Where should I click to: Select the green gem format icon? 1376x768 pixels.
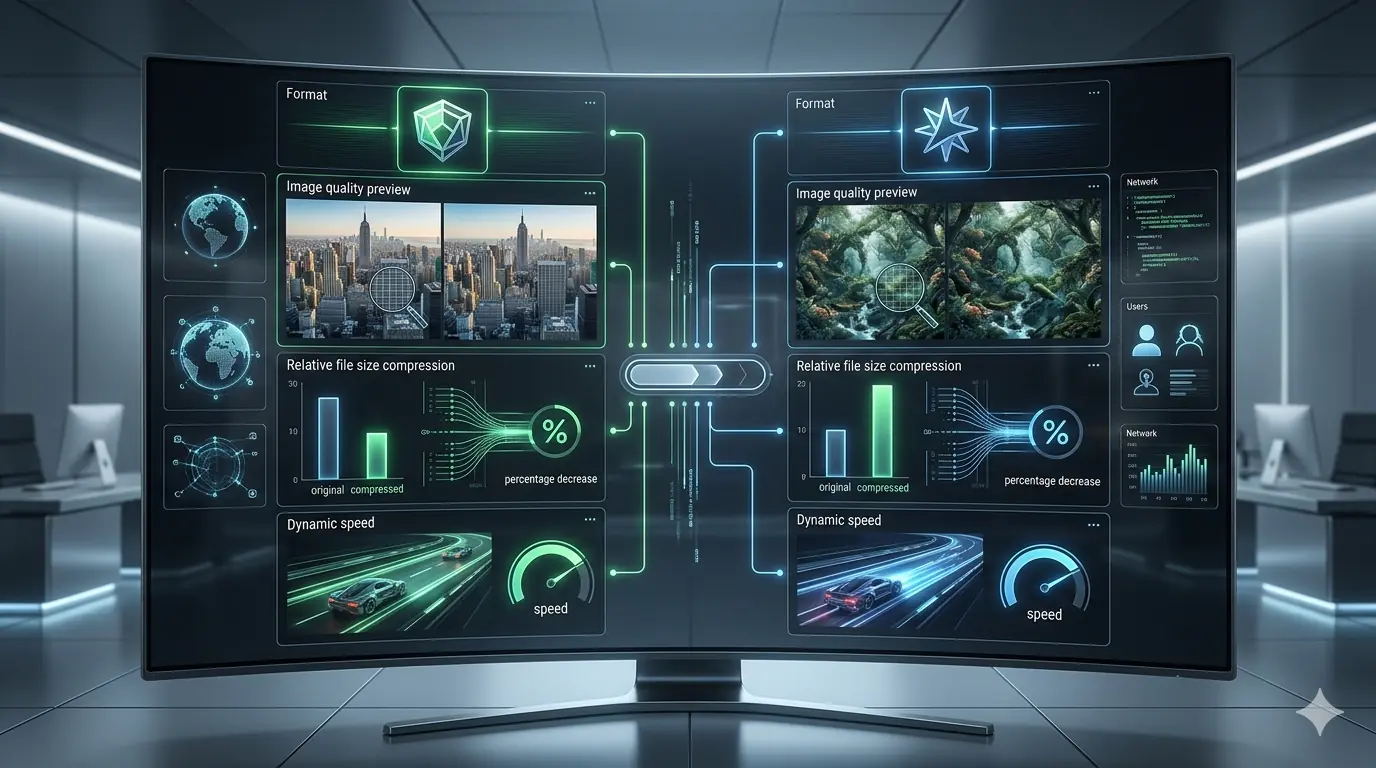tap(442, 128)
